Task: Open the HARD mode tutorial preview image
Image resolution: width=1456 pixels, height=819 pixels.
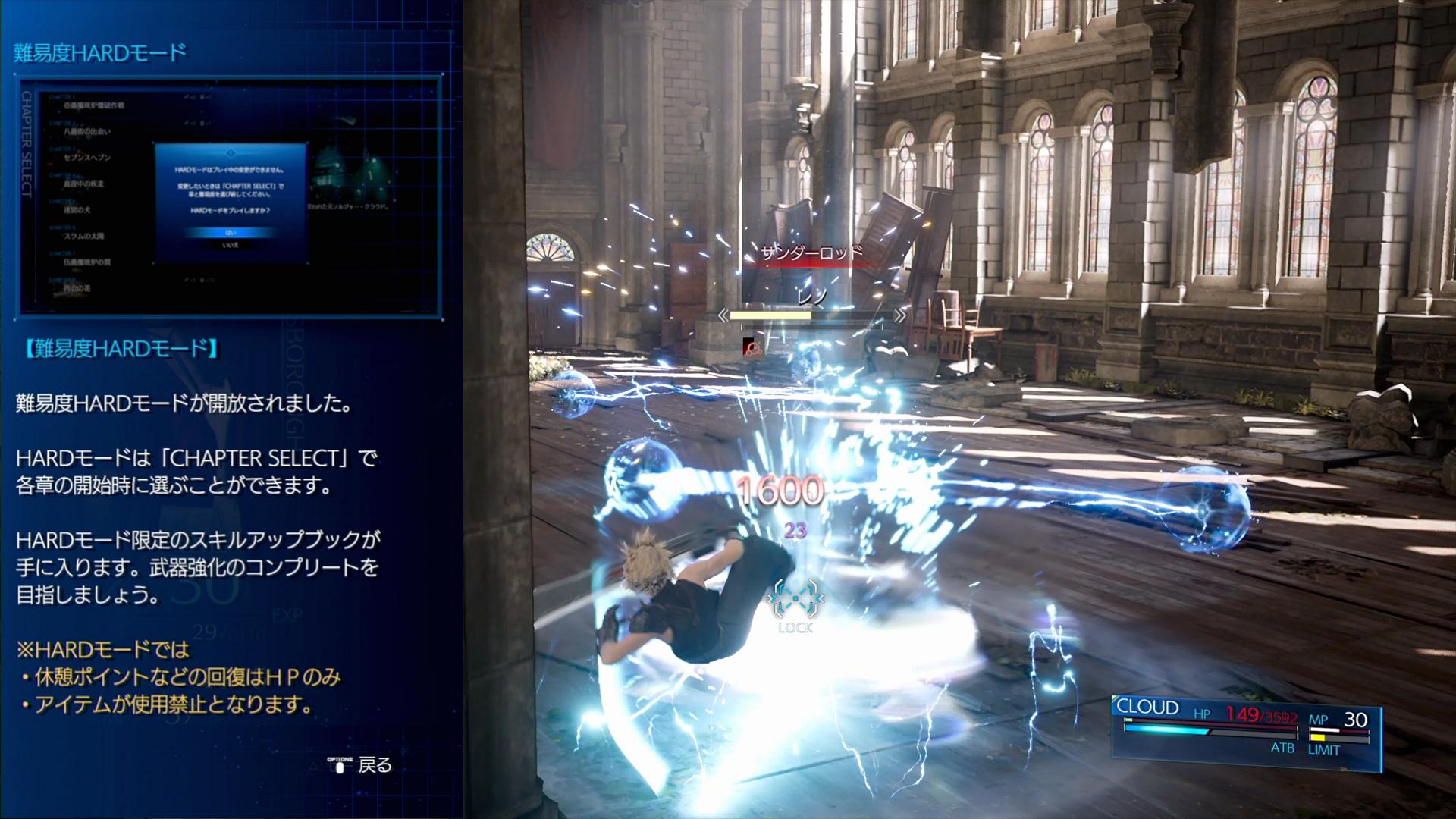Action: tap(231, 196)
